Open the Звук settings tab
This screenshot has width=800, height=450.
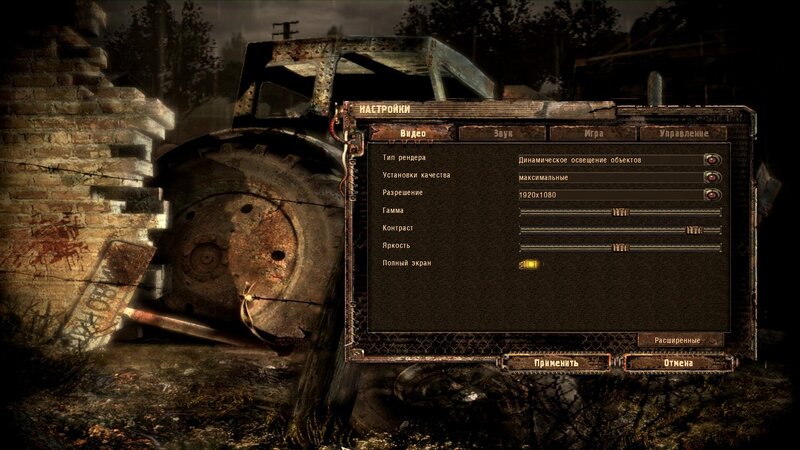[503, 133]
